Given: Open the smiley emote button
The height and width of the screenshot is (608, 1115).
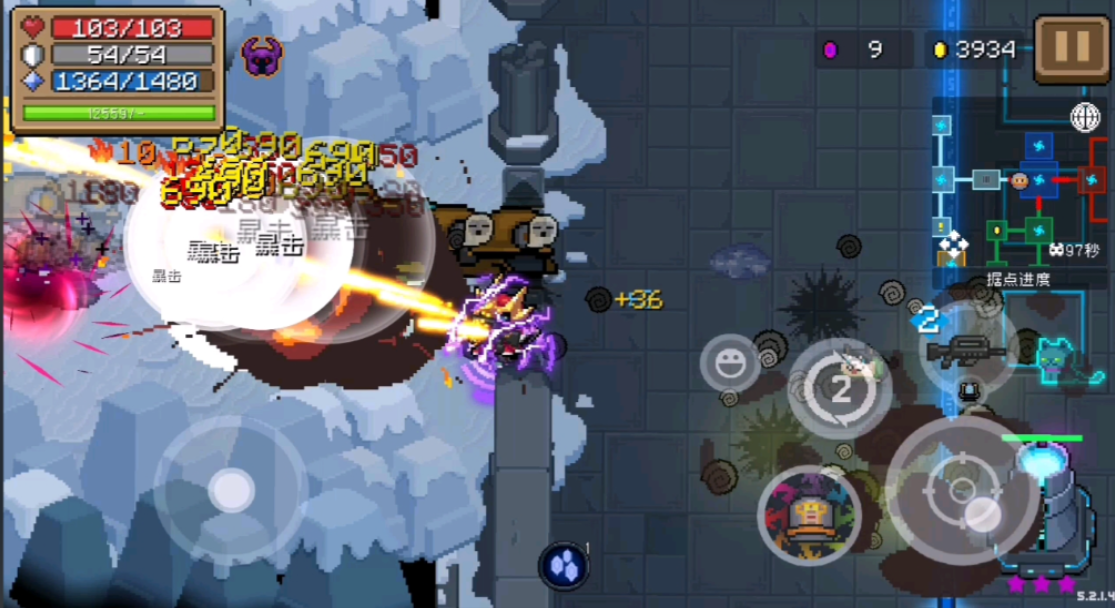Looking at the screenshot, I should [x=730, y=363].
